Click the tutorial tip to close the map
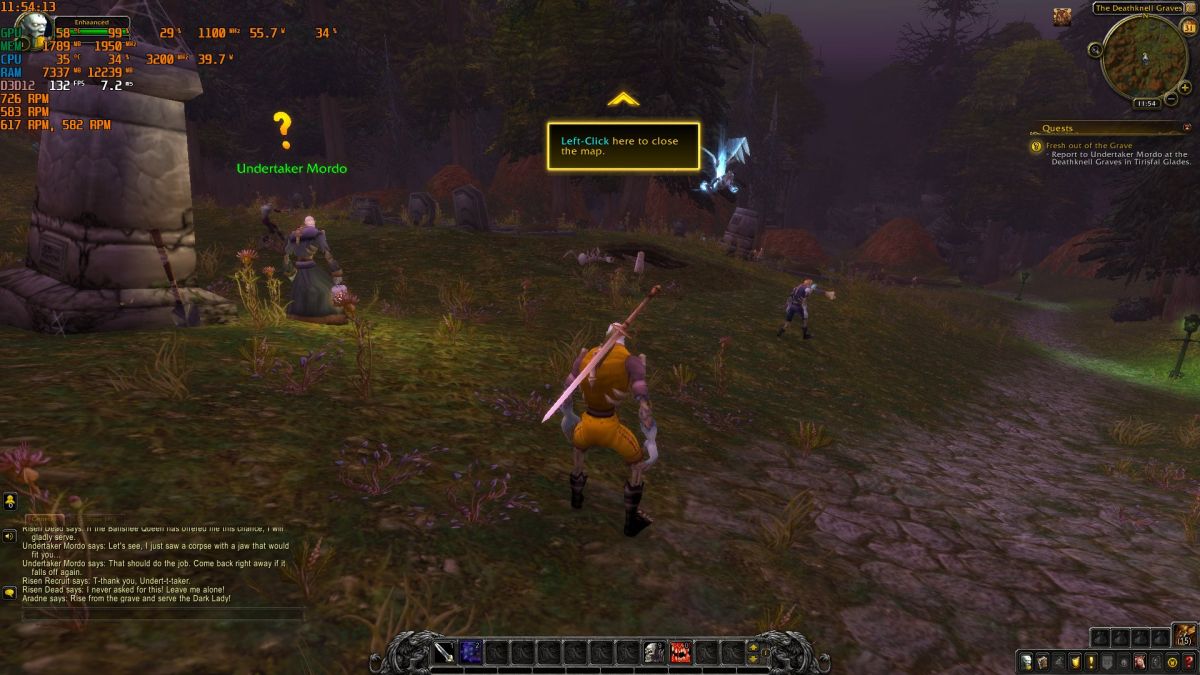The height and width of the screenshot is (675, 1200). click(622, 146)
